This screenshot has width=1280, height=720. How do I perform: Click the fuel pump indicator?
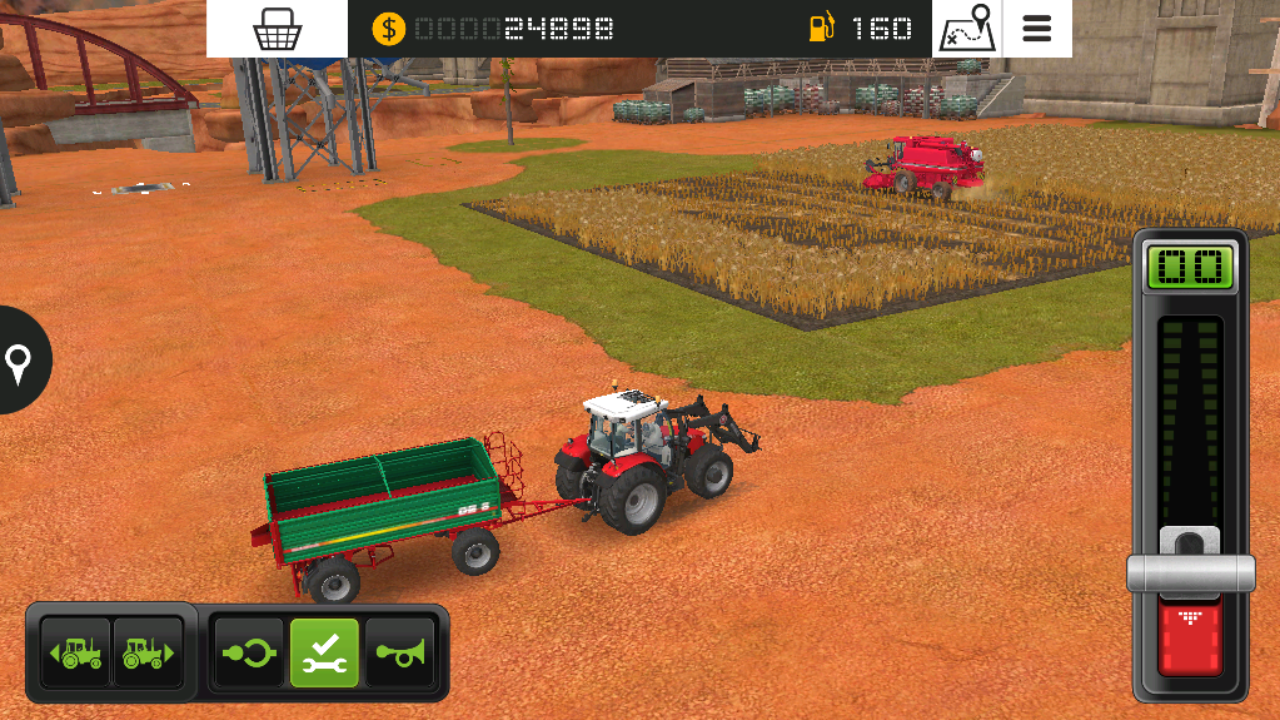tap(821, 29)
